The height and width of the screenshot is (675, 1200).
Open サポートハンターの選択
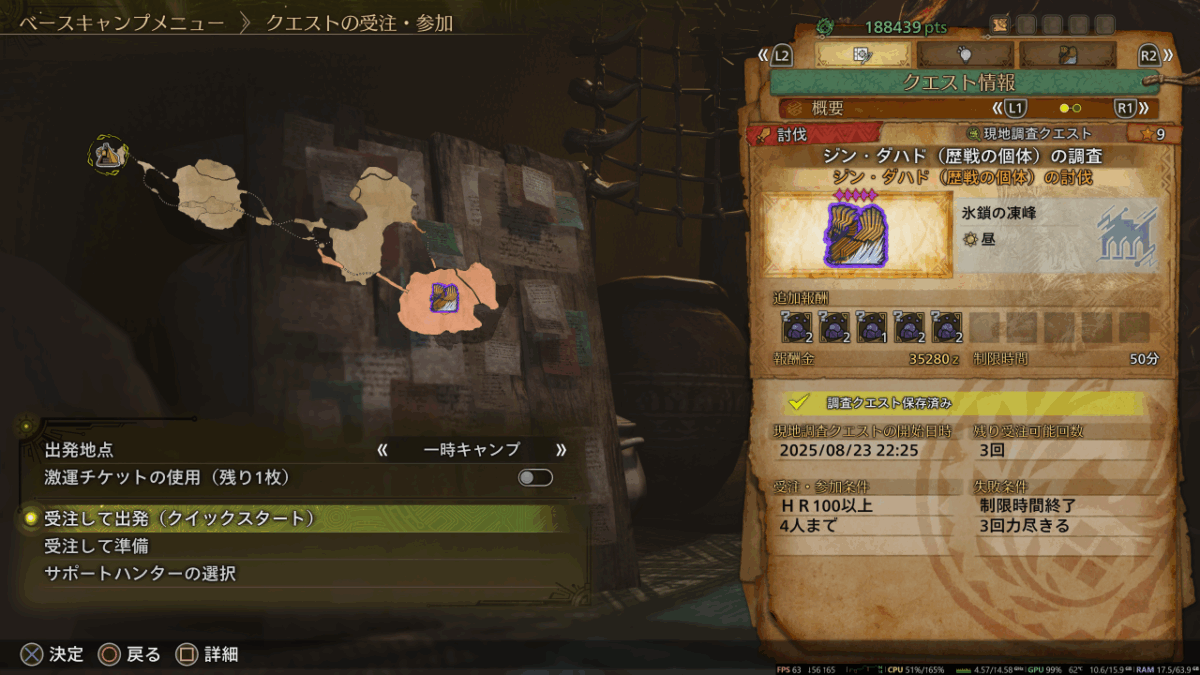pos(141,574)
